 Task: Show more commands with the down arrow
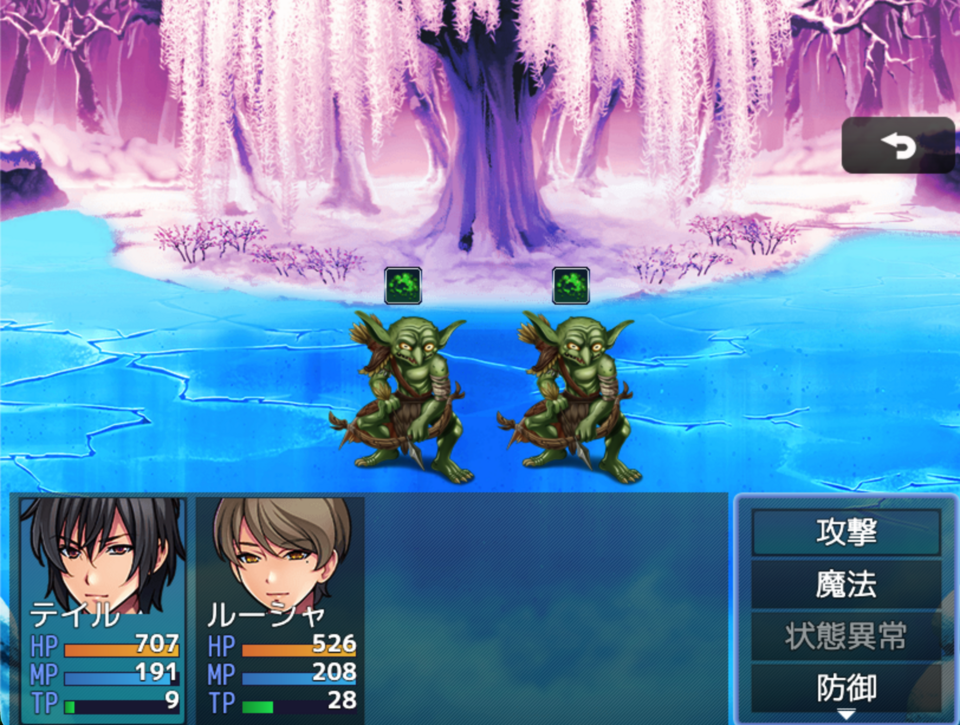[847, 714]
